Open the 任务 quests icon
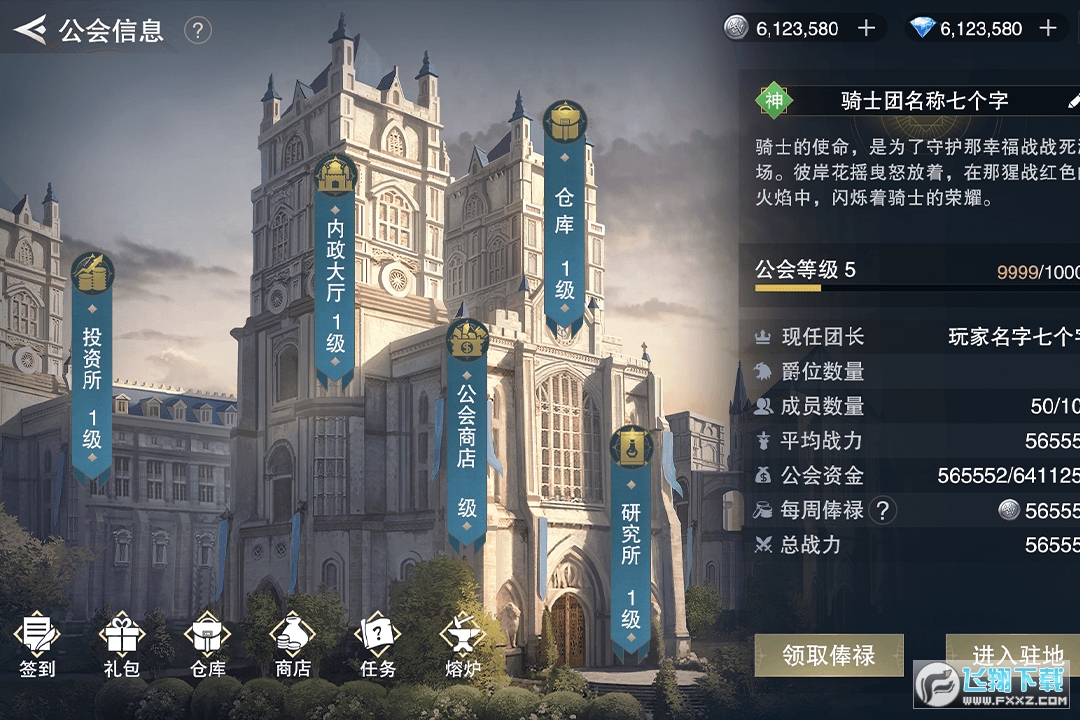 click(x=377, y=645)
